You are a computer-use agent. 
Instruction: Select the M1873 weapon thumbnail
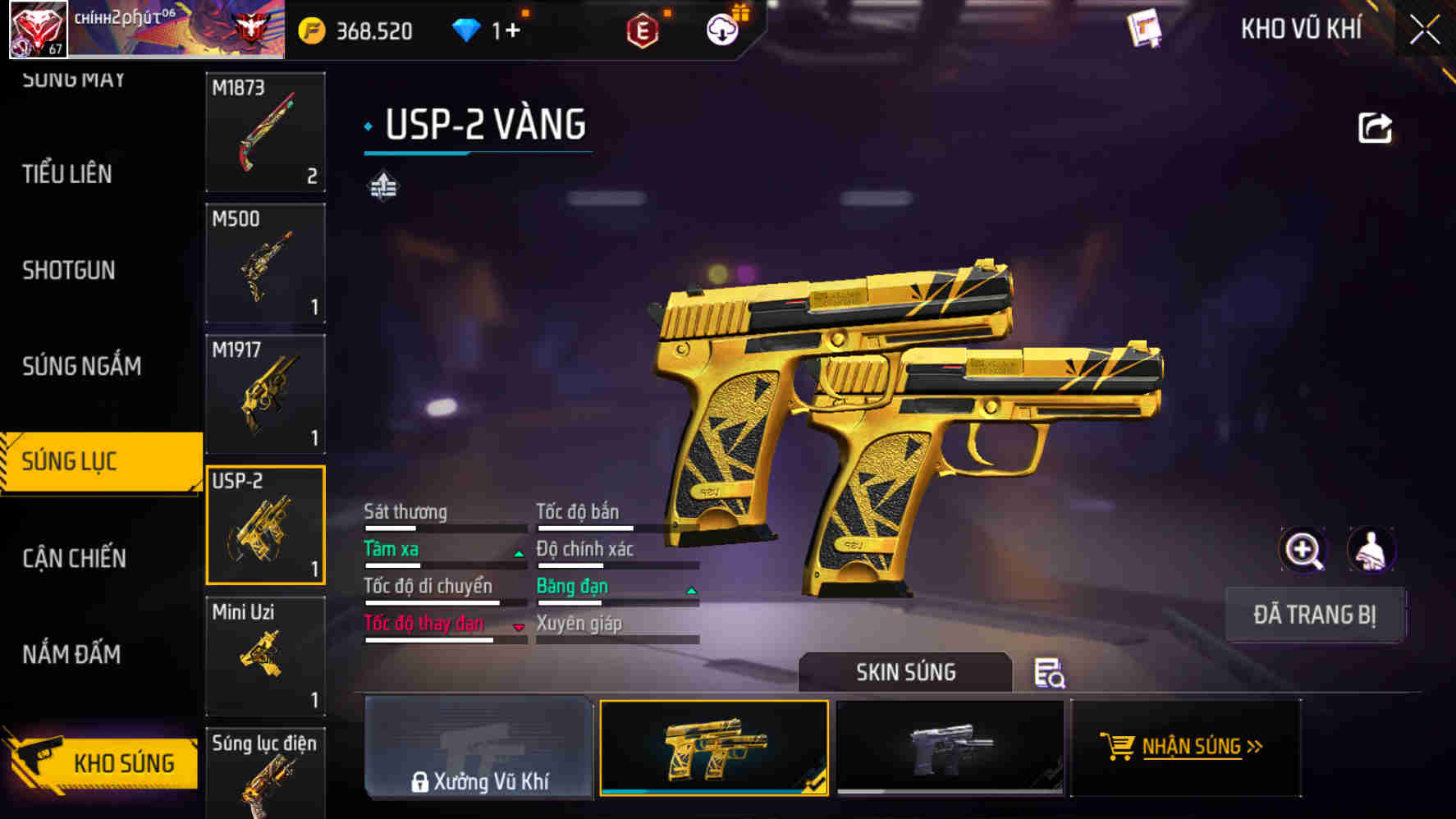pos(265,131)
